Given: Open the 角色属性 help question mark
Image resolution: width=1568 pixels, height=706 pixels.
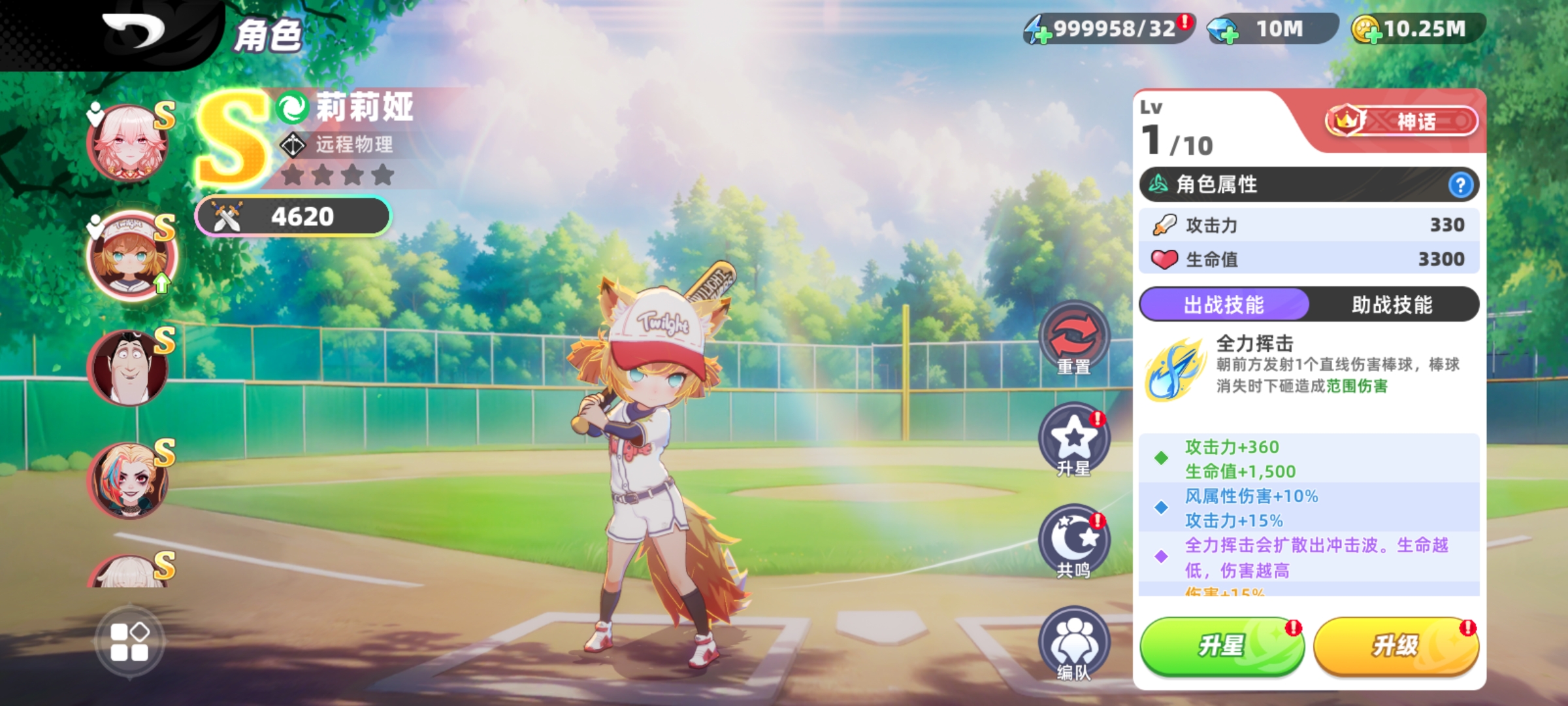Looking at the screenshot, I should pyautogui.click(x=1460, y=185).
